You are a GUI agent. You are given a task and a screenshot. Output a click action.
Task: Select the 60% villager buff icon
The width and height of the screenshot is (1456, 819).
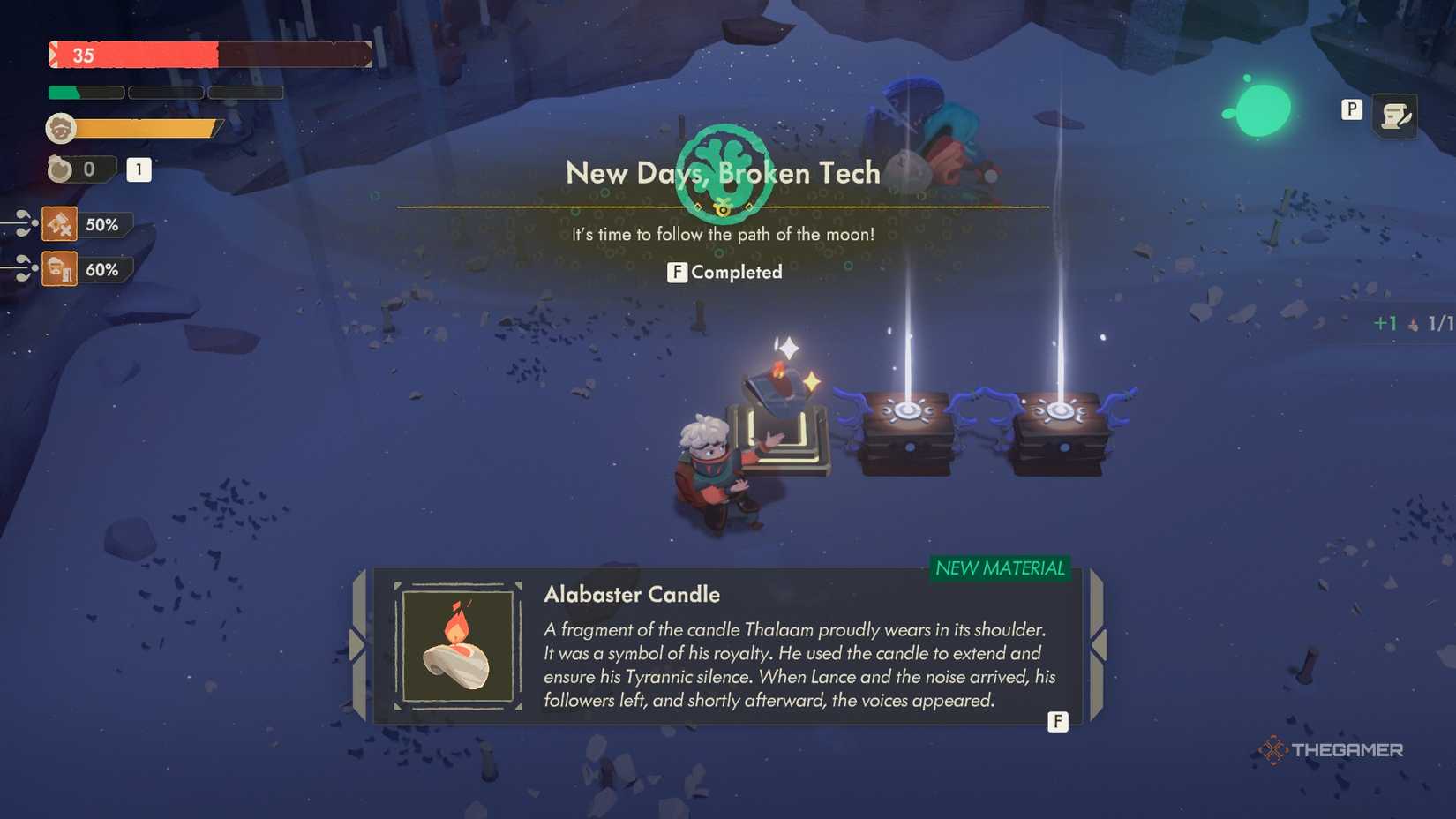coord(58,268)
